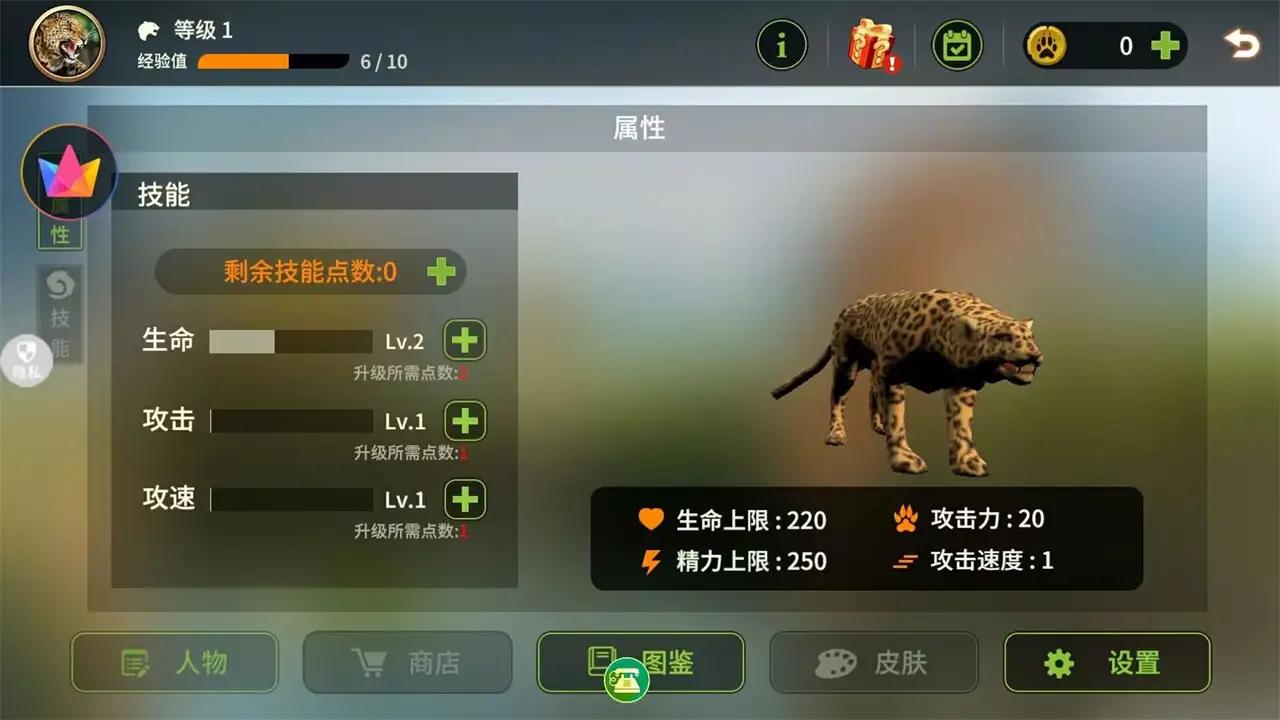Open the 人物 character screen
The image size is (1280, 720).
174,662
